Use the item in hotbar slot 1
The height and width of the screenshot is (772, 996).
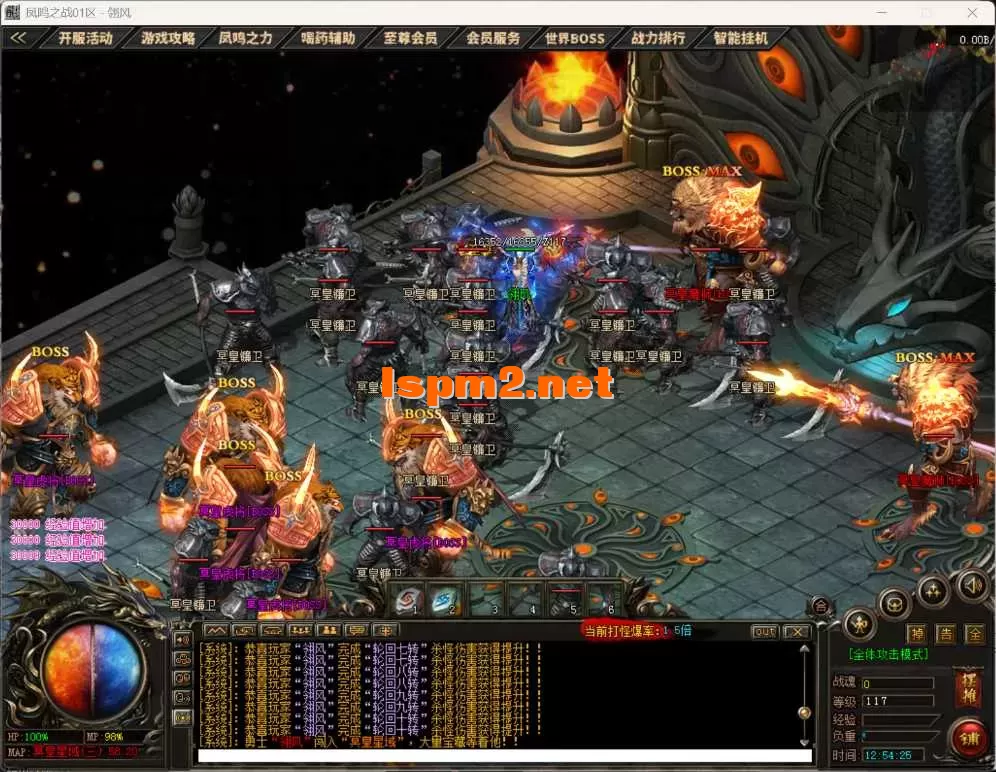410,599
